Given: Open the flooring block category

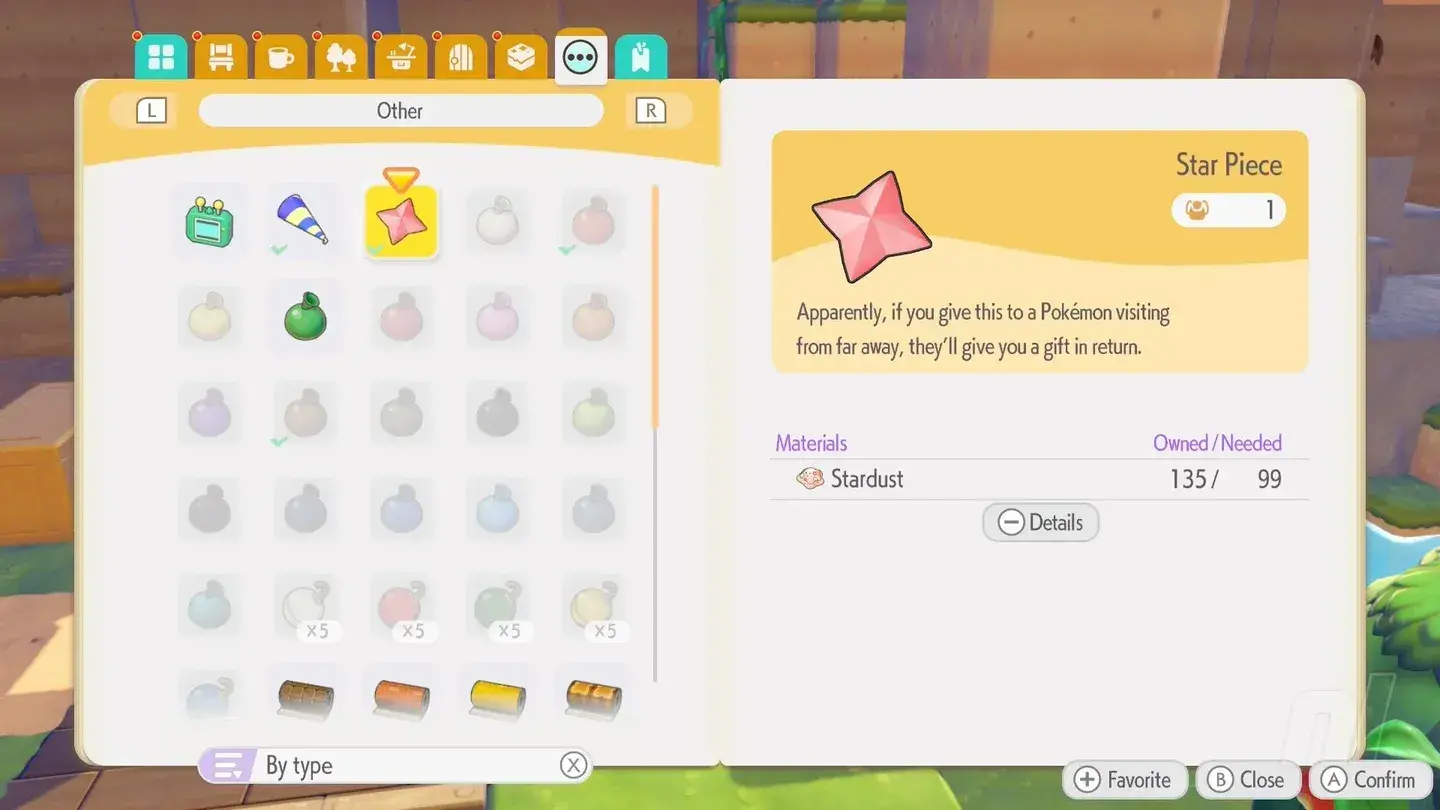Looking at the screenshot, I should pyautogui.click(x=521, y=57).
